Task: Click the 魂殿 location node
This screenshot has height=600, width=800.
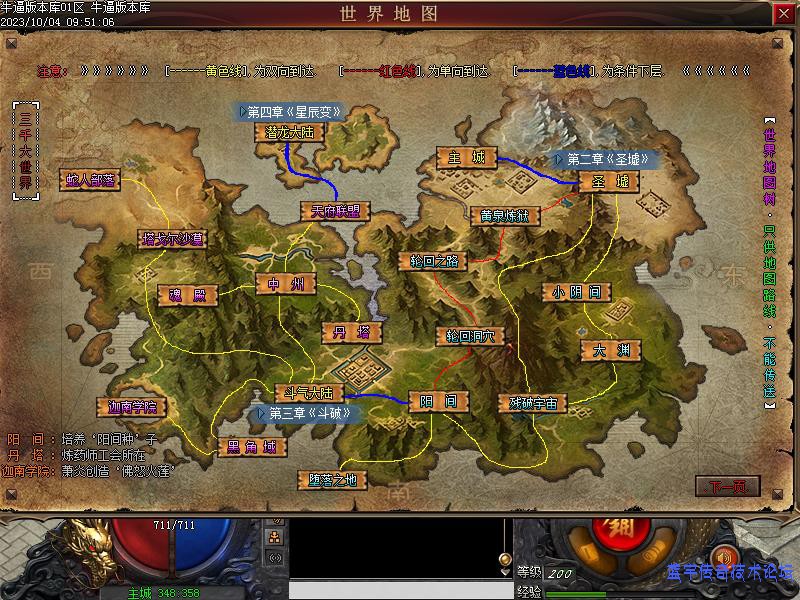Action: pyautogui.click(x=186, y=296)
